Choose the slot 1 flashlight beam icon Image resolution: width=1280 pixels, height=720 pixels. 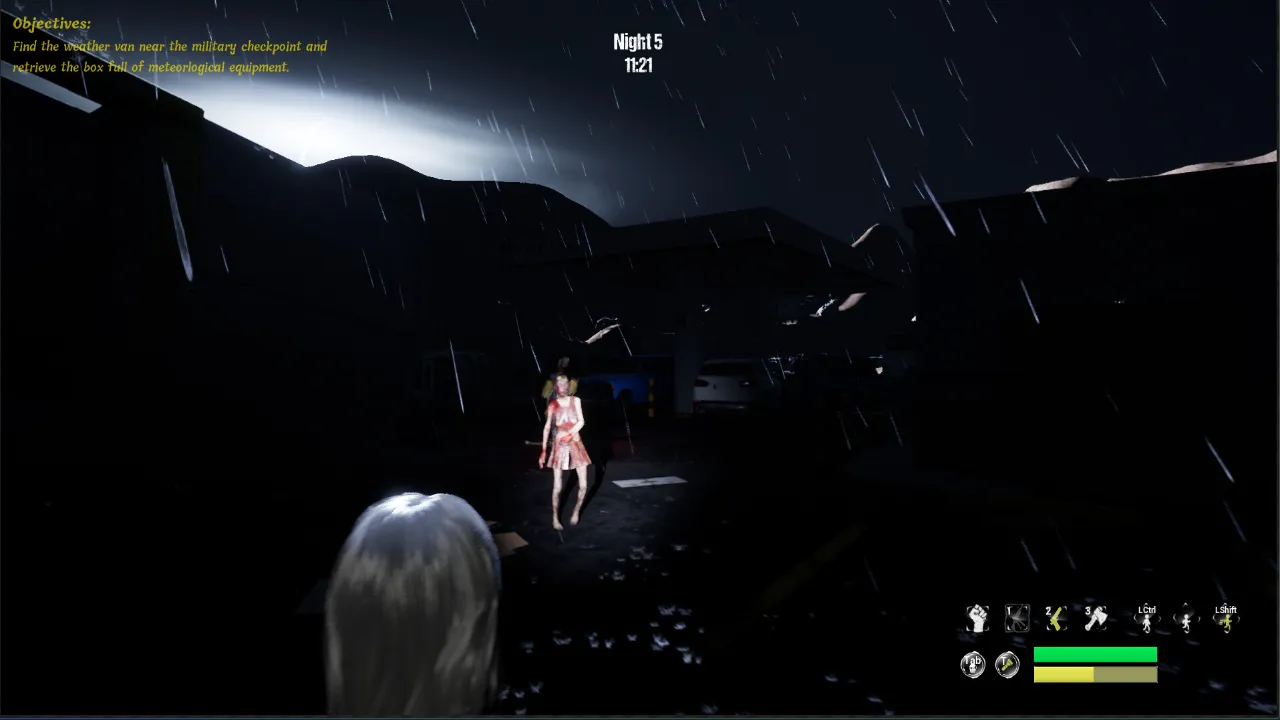[x=1017, y=619]
